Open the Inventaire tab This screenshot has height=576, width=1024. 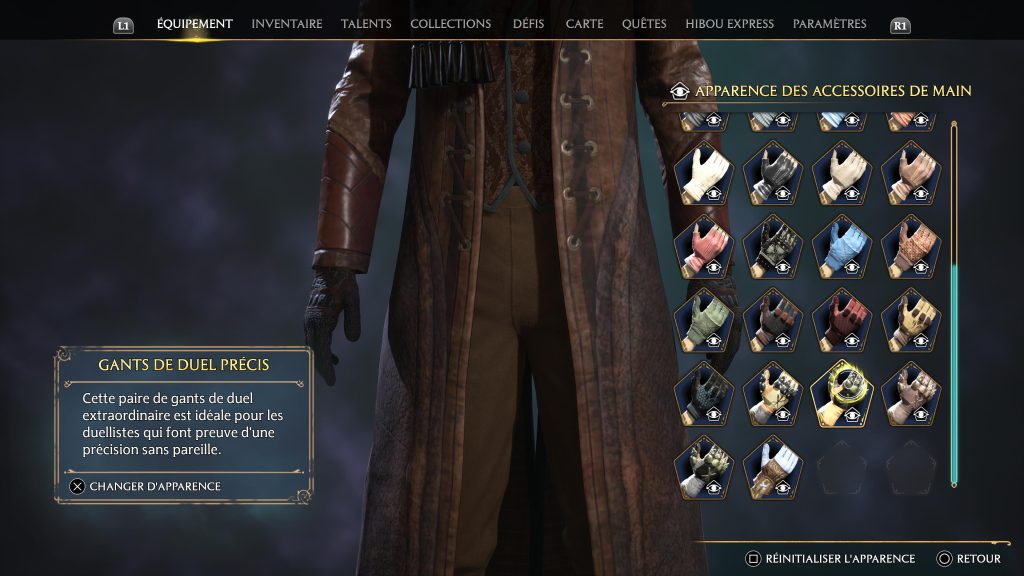tap(286, 24)
